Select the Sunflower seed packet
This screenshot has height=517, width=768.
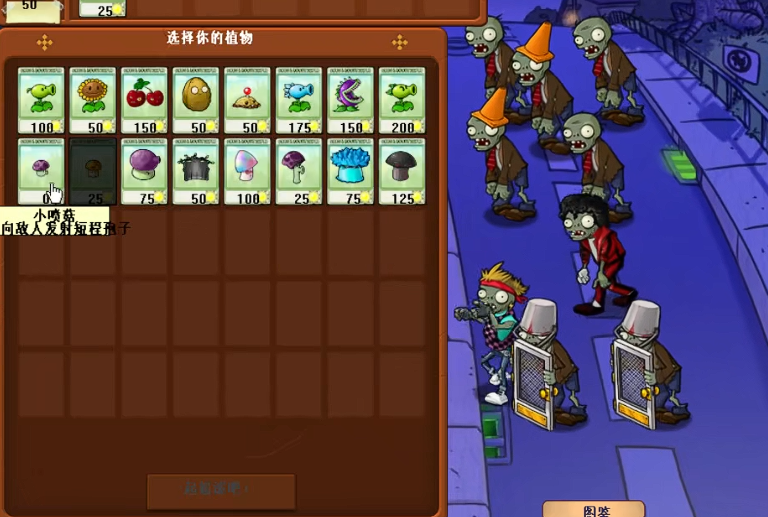click(93, 100)
